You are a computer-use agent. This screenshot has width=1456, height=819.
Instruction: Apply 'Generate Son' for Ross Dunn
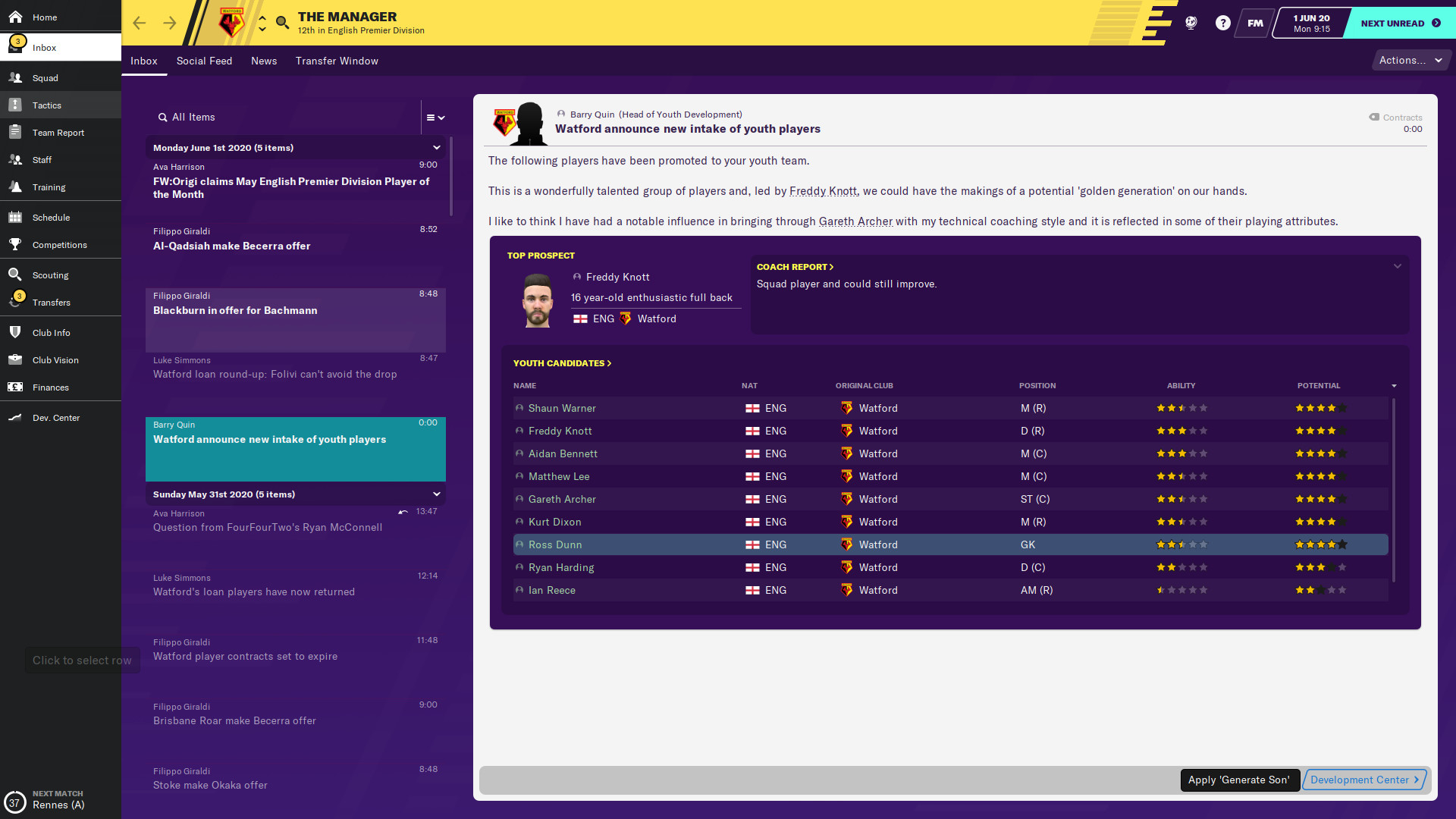click(x=1240, y=780)
